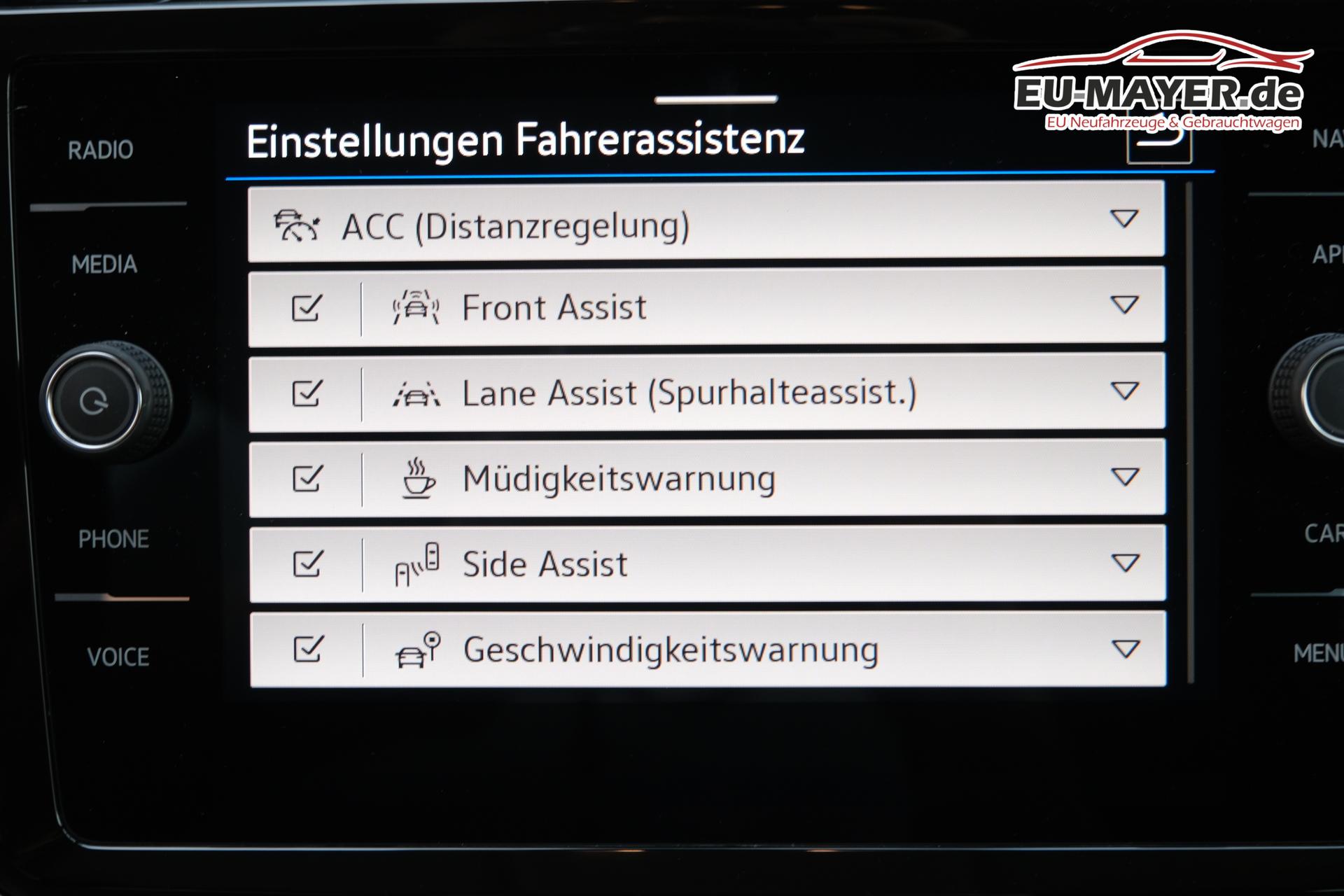Expand the Müdigkeitswarnung dropdown arrow
This screenshot has height=896, width=1344.
tap(1125, 477)
